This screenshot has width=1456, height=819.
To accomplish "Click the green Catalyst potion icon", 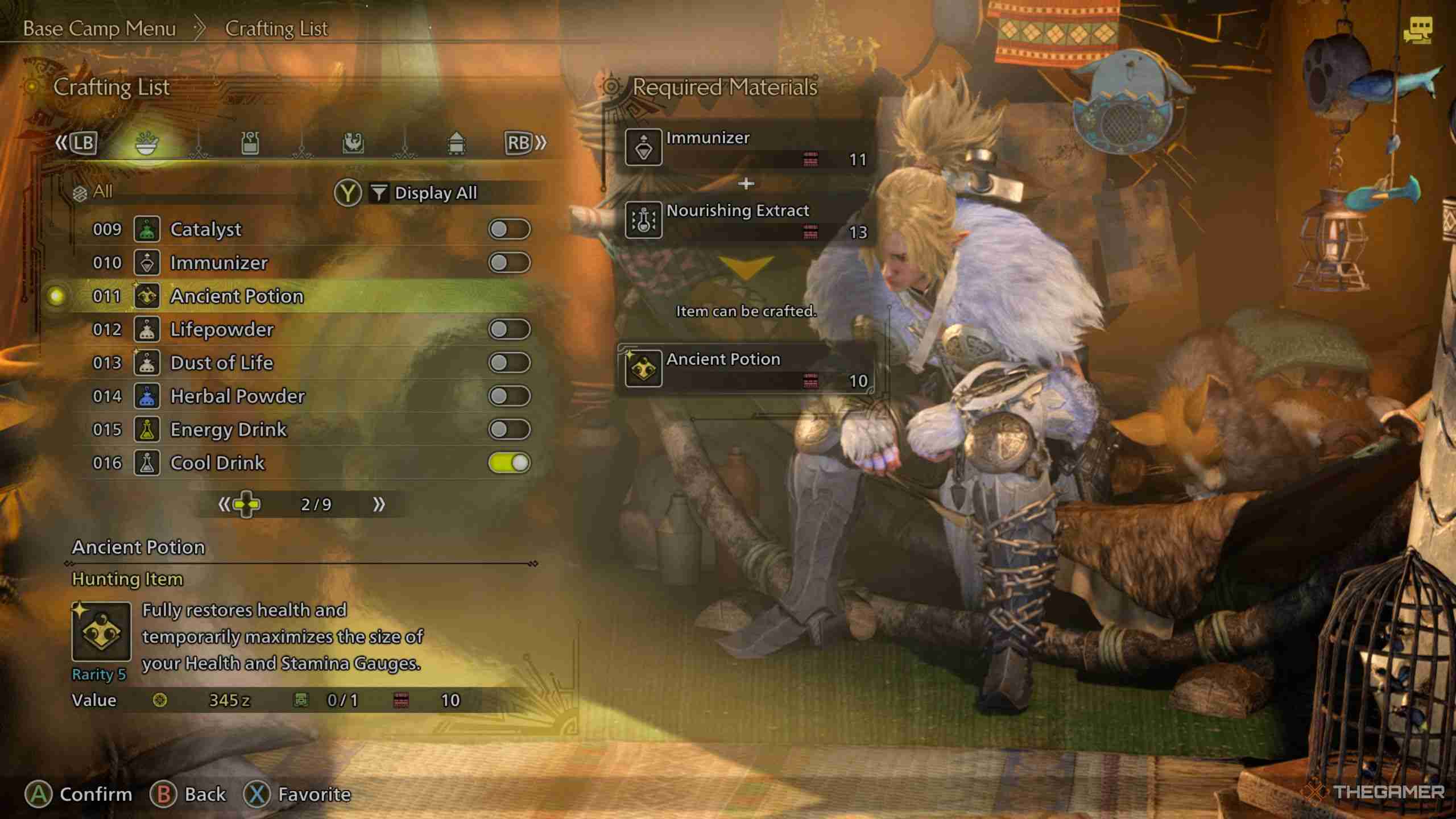I will click(x=148, y=230).
